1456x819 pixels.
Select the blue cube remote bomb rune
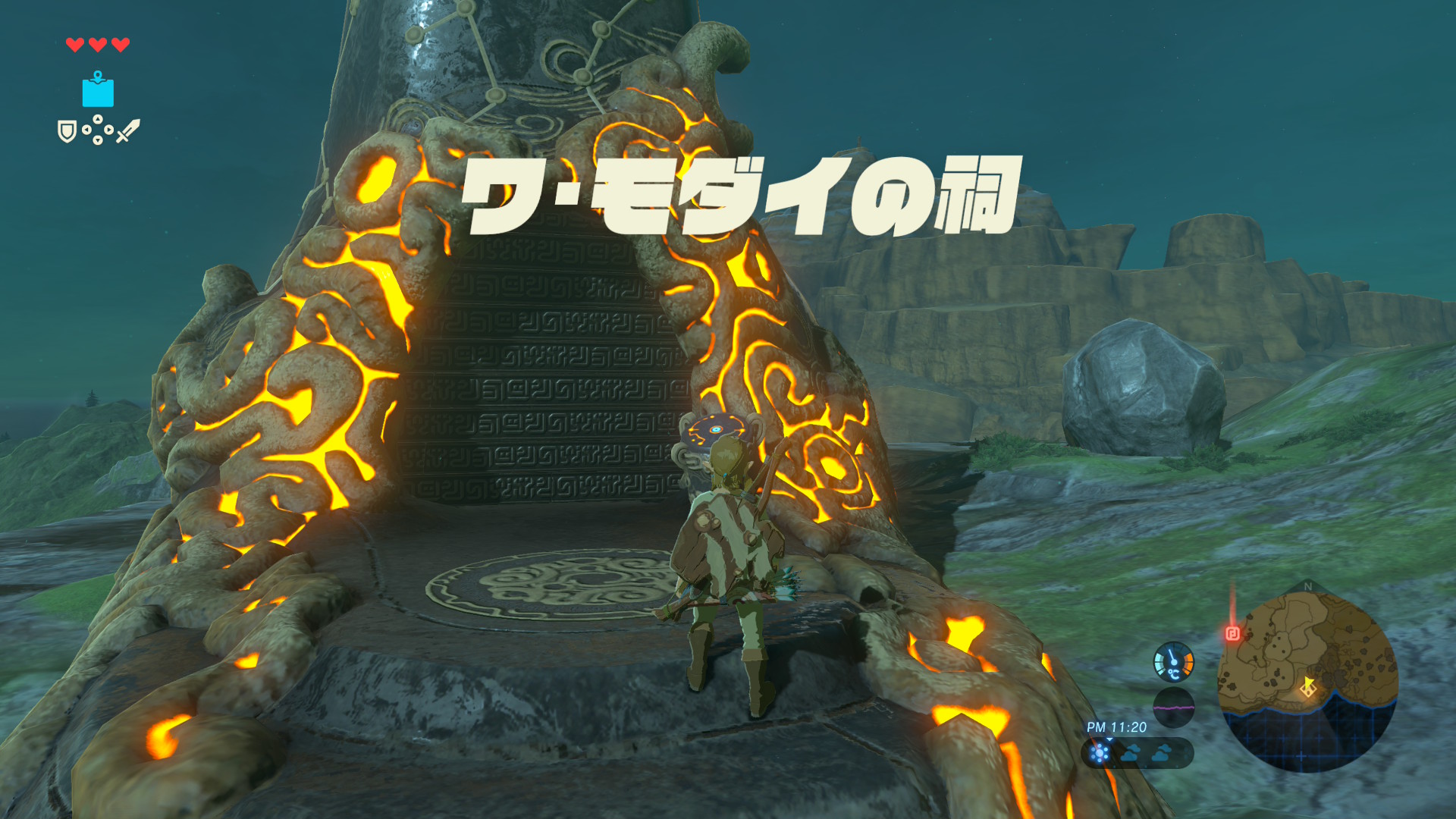click(x=98, y=91)
